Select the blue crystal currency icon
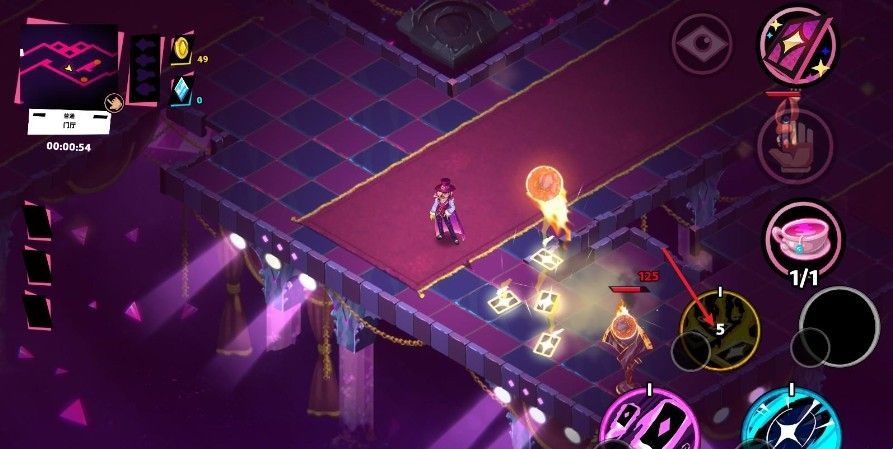This screenshot has height=449, width=893. [x=181, y=91]
